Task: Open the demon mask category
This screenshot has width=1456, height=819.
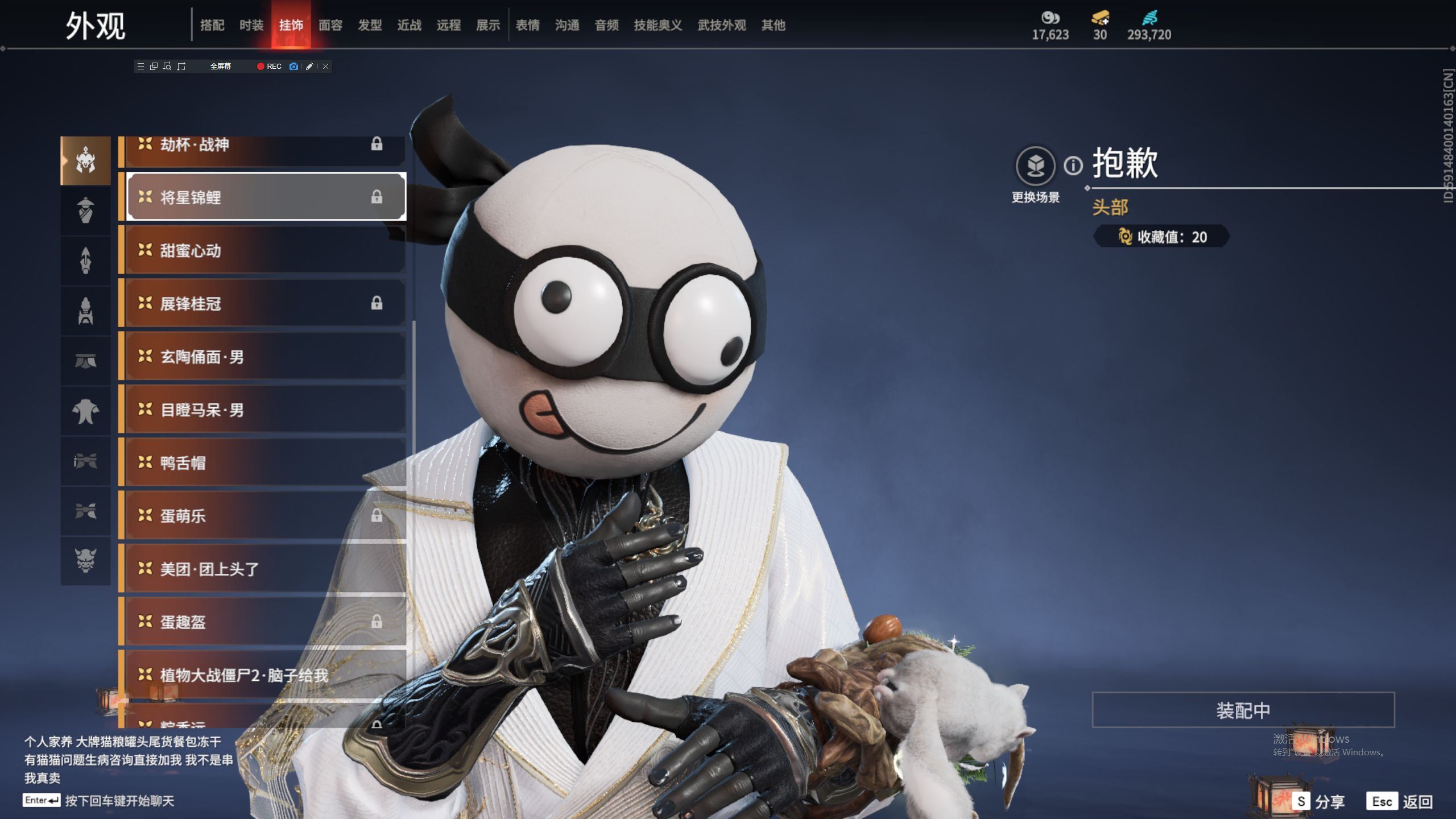Action: click(85, 561)
